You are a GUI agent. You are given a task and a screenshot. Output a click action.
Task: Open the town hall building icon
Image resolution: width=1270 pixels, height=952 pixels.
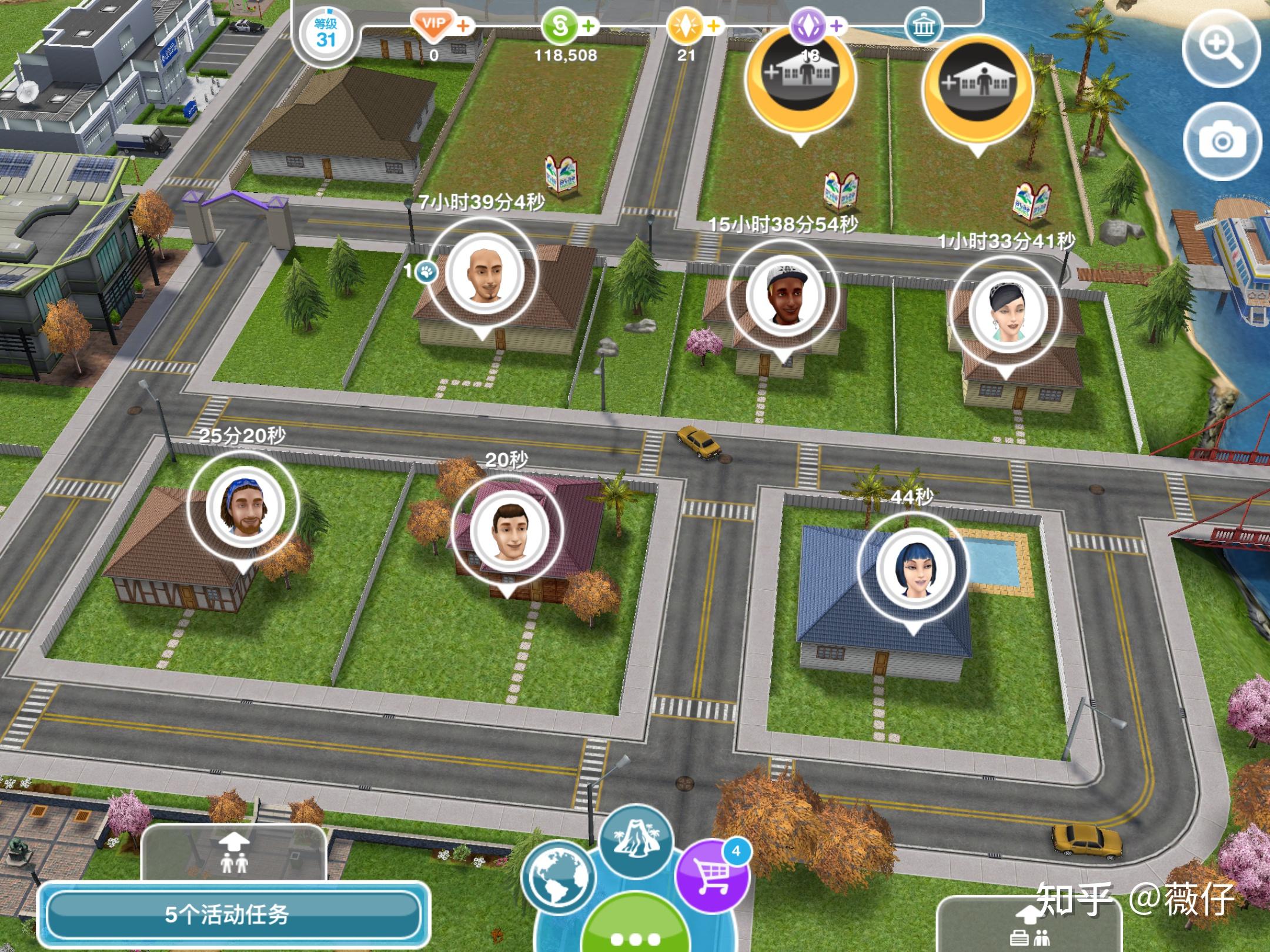(x=922, y=26)
